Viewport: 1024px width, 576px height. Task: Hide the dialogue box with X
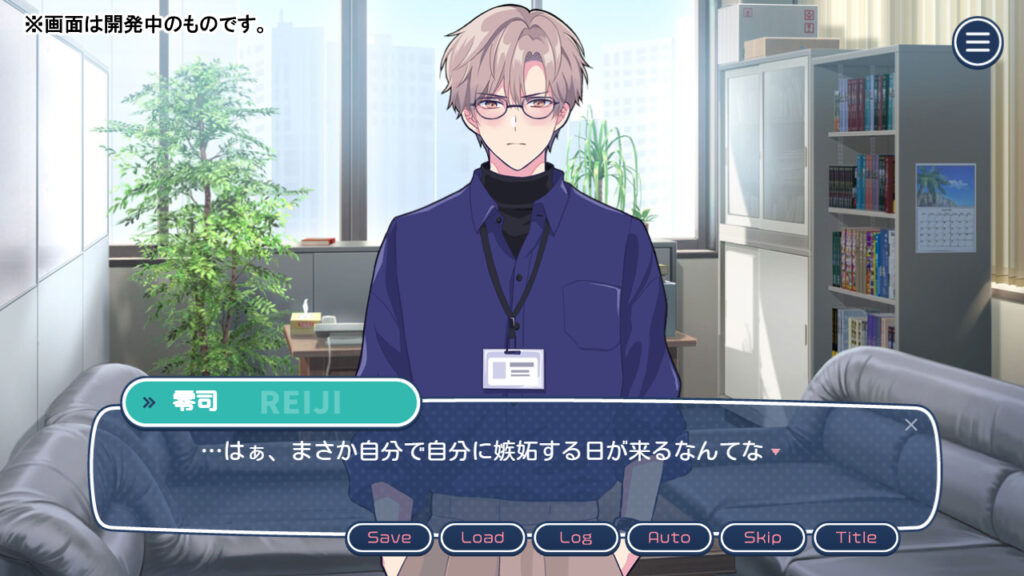[910, 425]
